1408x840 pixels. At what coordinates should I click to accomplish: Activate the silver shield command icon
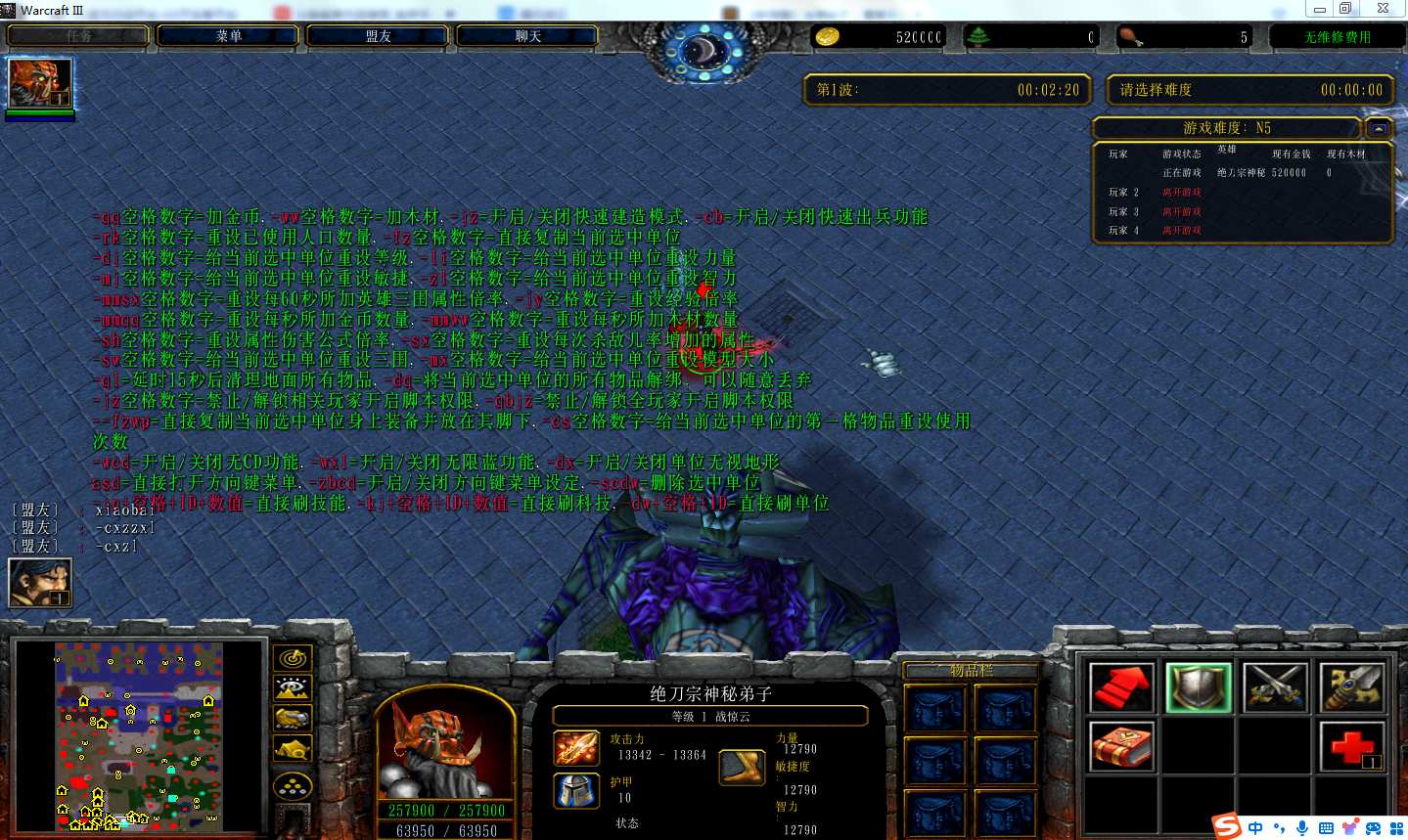click(1198, 686)
